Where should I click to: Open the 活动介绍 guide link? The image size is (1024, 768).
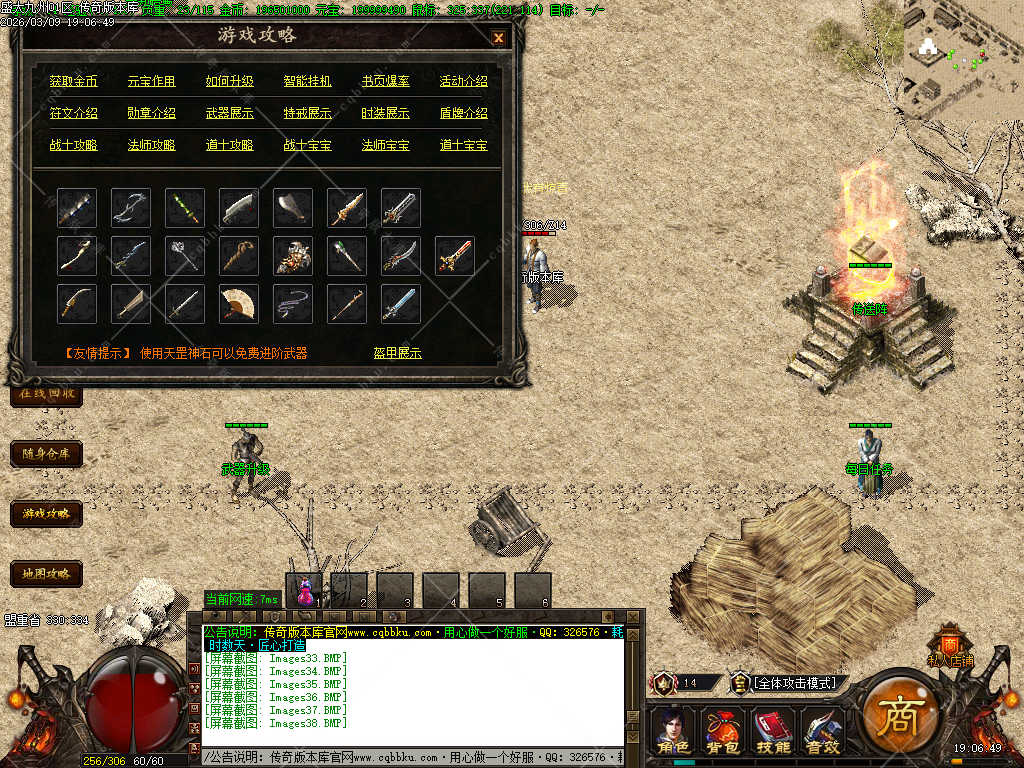(464, 81)
